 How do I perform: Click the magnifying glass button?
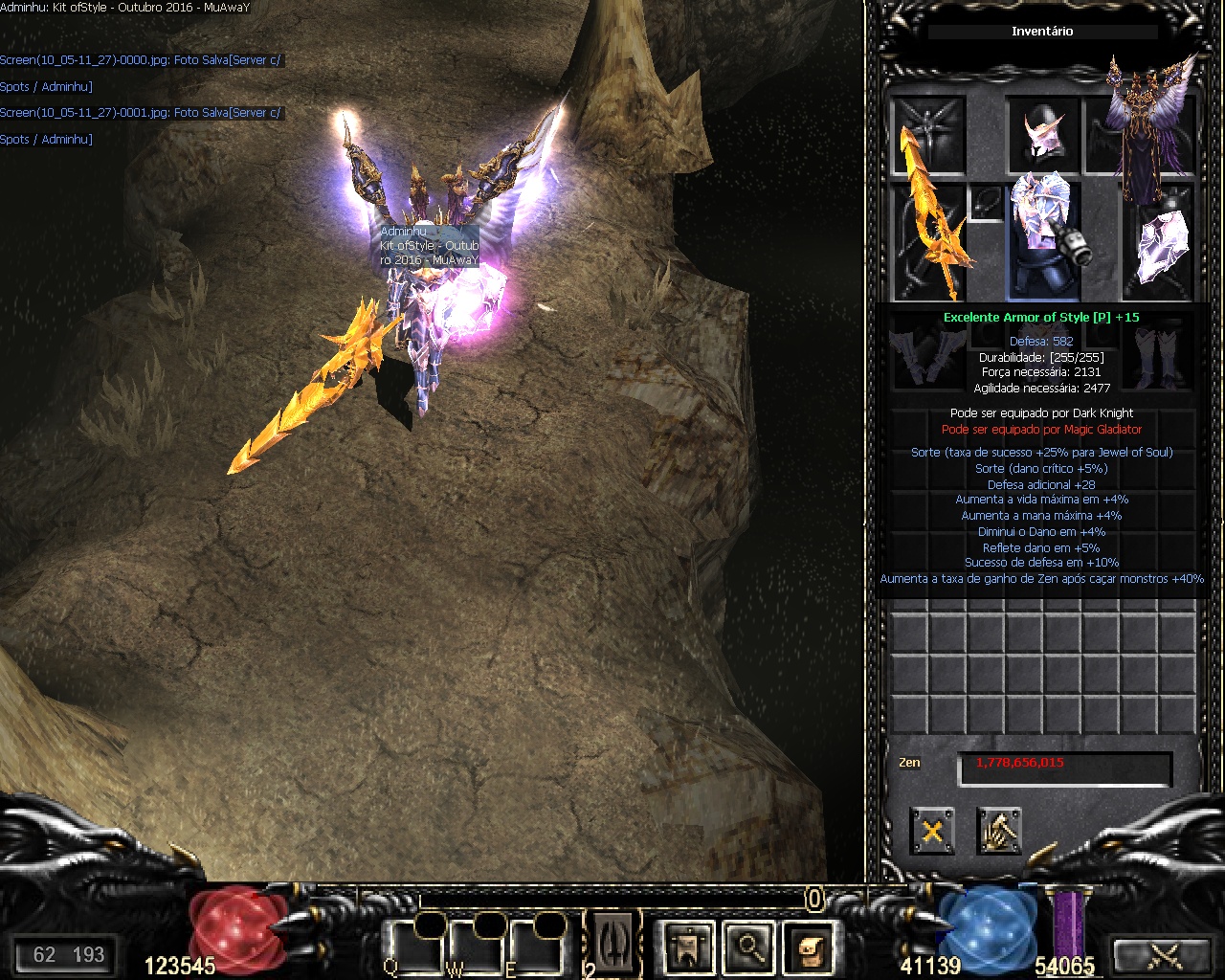pyautogui.click(x=749, y=946)
